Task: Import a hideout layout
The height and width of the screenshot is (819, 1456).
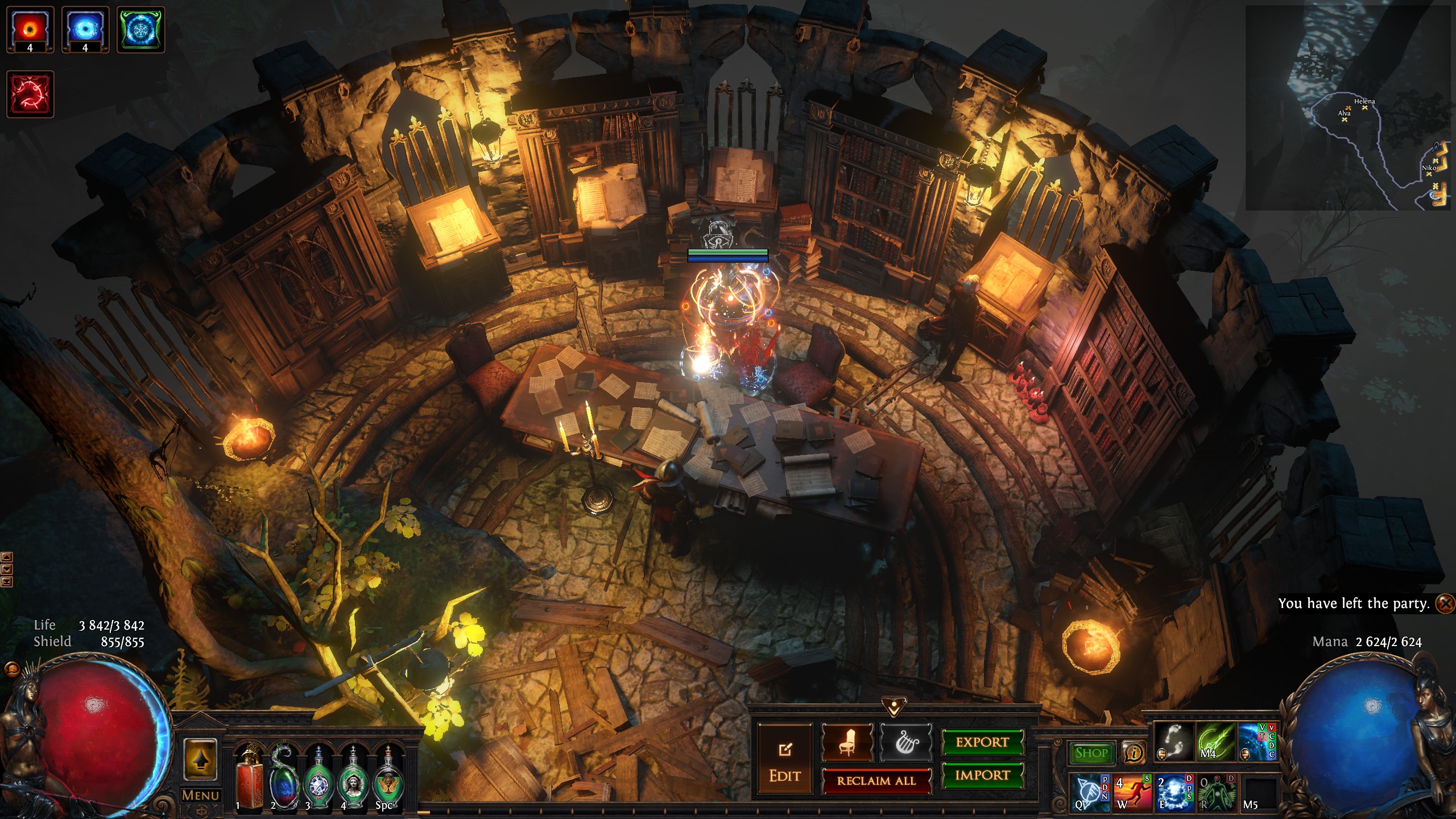Action: pos(982,775)
